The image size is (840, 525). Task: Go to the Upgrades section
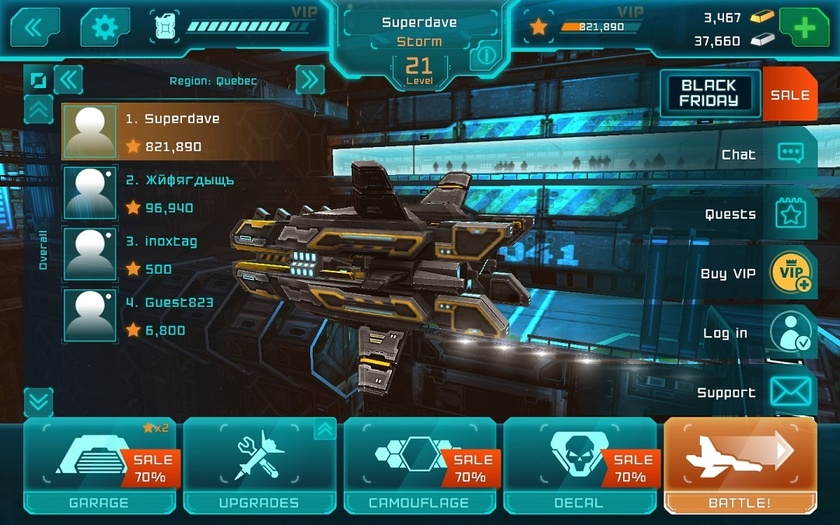click(258, 466)
